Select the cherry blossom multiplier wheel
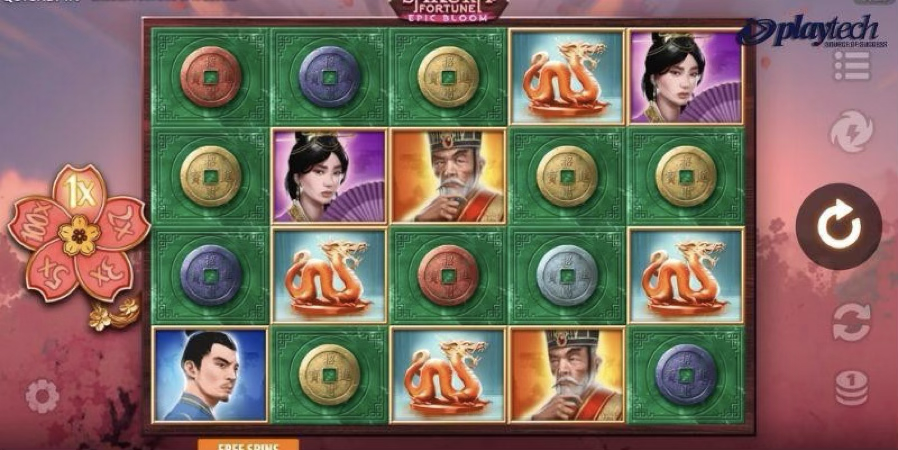Screen dimensions: 898x450 tap(79, 234)
